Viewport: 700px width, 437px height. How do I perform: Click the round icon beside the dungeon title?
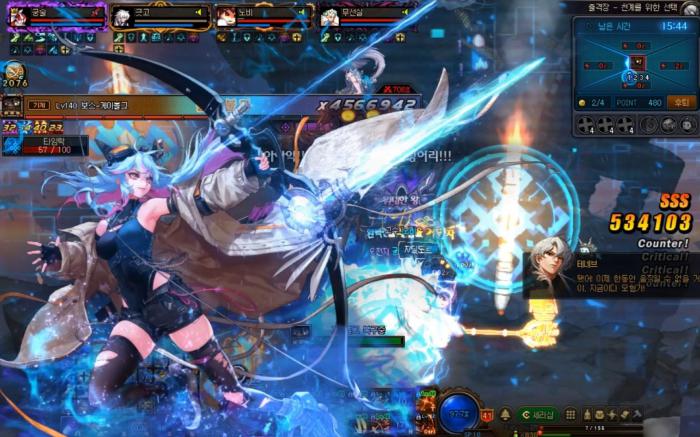[693, 8]
